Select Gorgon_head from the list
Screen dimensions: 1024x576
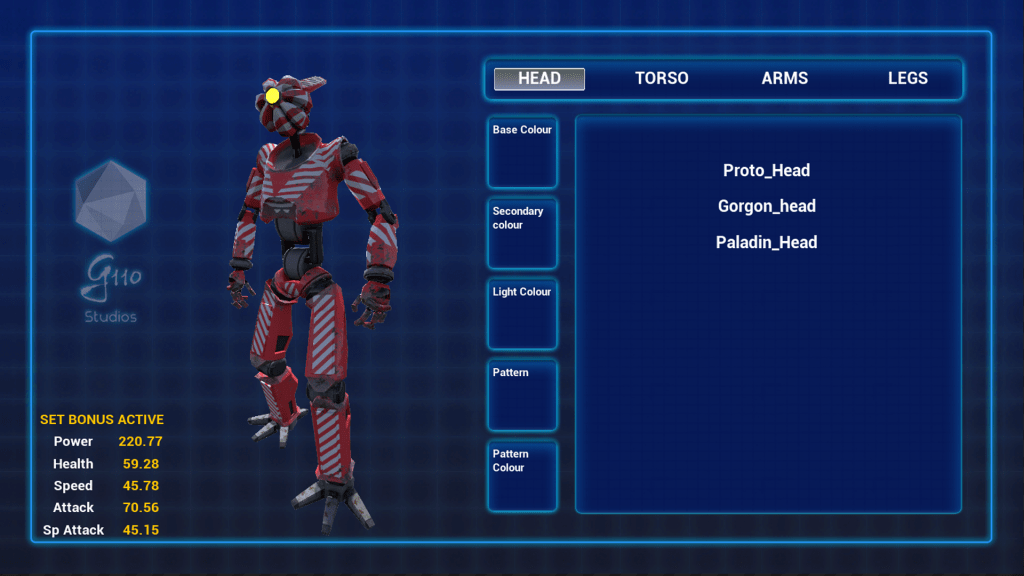(x=766, y=207)
